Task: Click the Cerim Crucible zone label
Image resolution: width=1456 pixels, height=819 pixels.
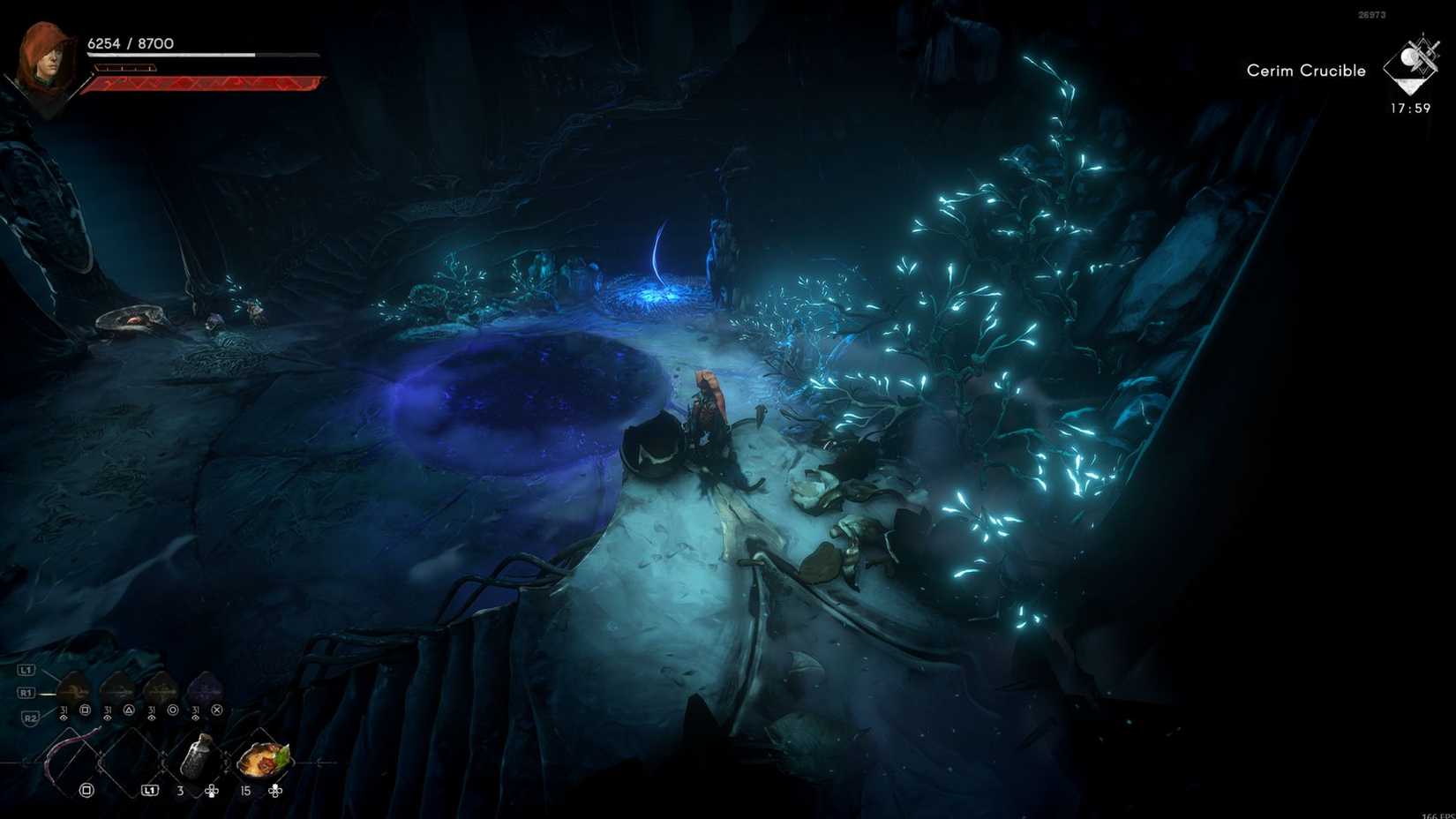Action: (x=1305, y=70)
